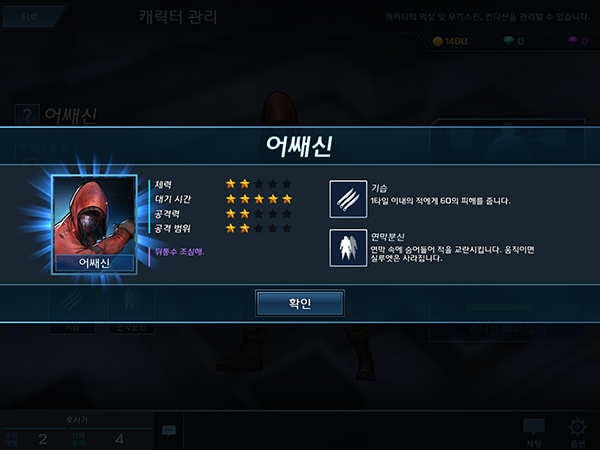Click the small speech bubble icon
This screenshot has height=450, width=600.
click(169, 431)
